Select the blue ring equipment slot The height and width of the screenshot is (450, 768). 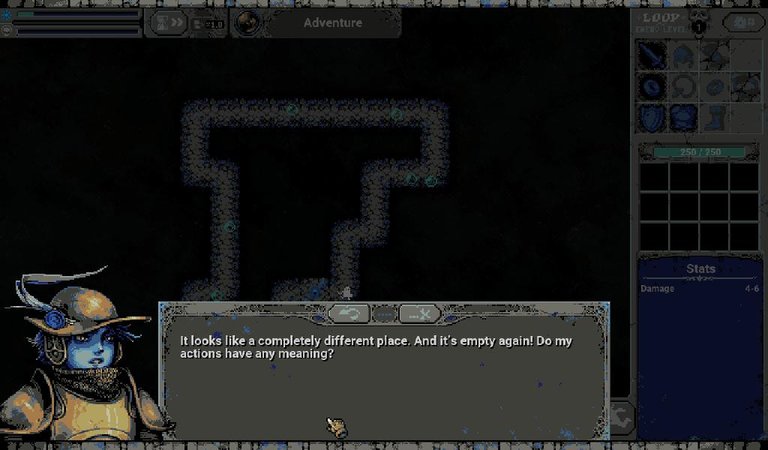click(x=653, y=87)
